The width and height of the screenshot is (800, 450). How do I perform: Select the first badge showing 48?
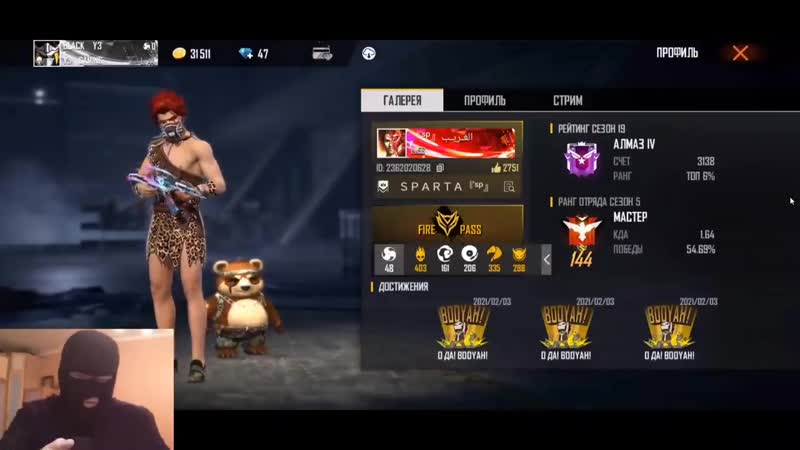click(389, 258)
